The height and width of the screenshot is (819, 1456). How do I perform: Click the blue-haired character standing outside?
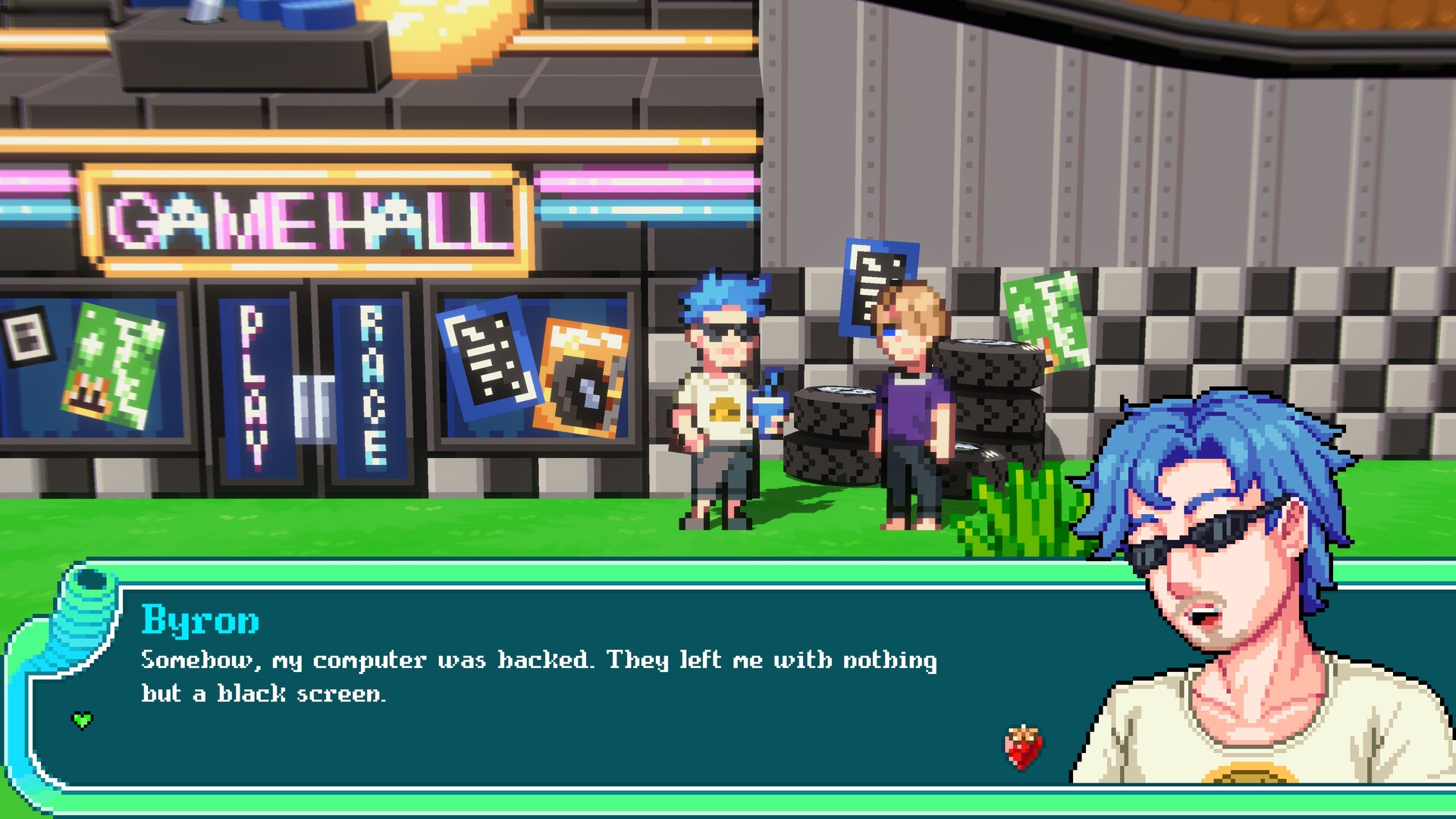click(720, 402)
